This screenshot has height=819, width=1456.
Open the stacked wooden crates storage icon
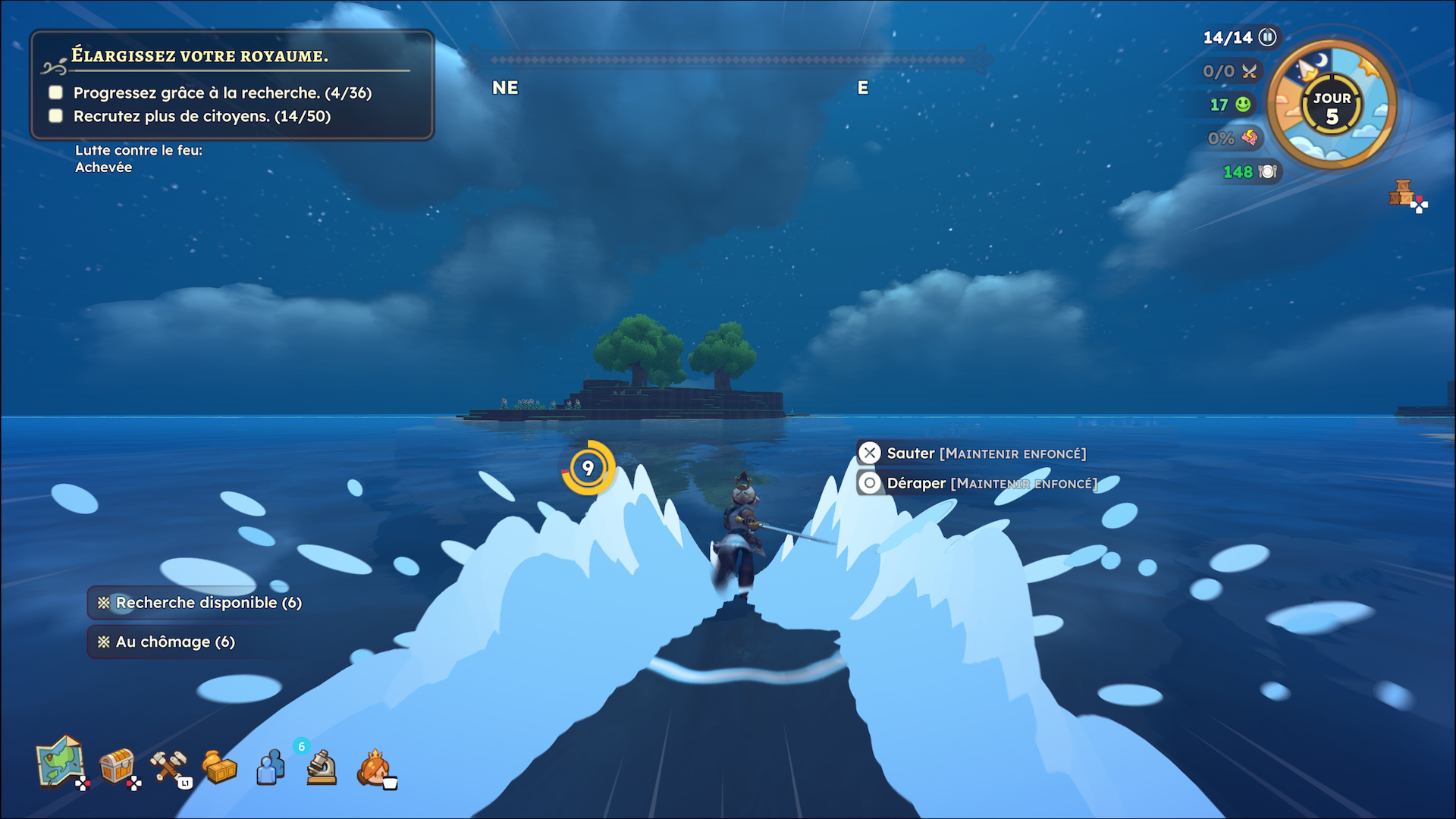(x=1403, y=193)
